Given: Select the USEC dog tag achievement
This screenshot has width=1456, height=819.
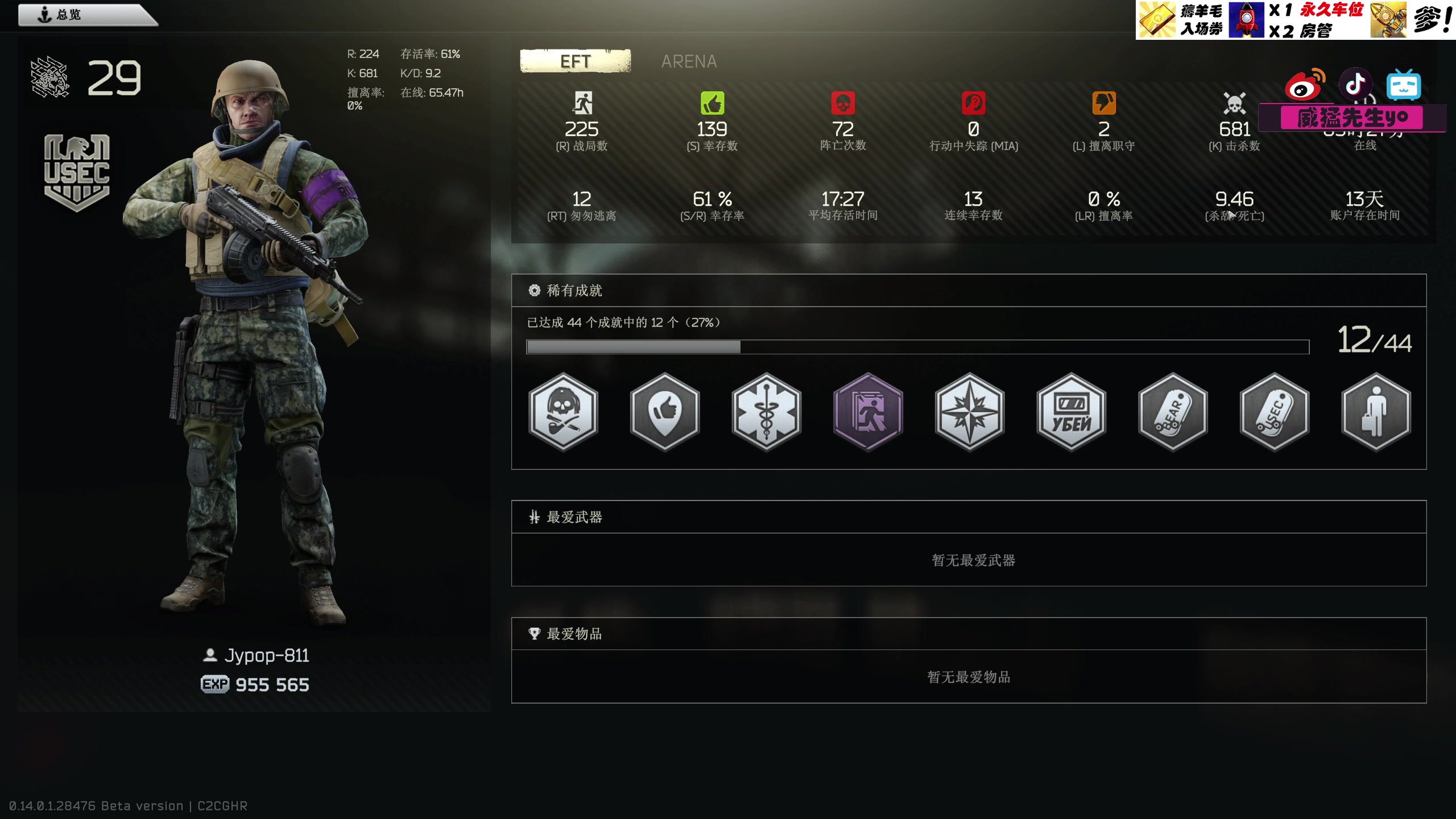Looking at the screenshot, I should click(x=1275, y=412).
